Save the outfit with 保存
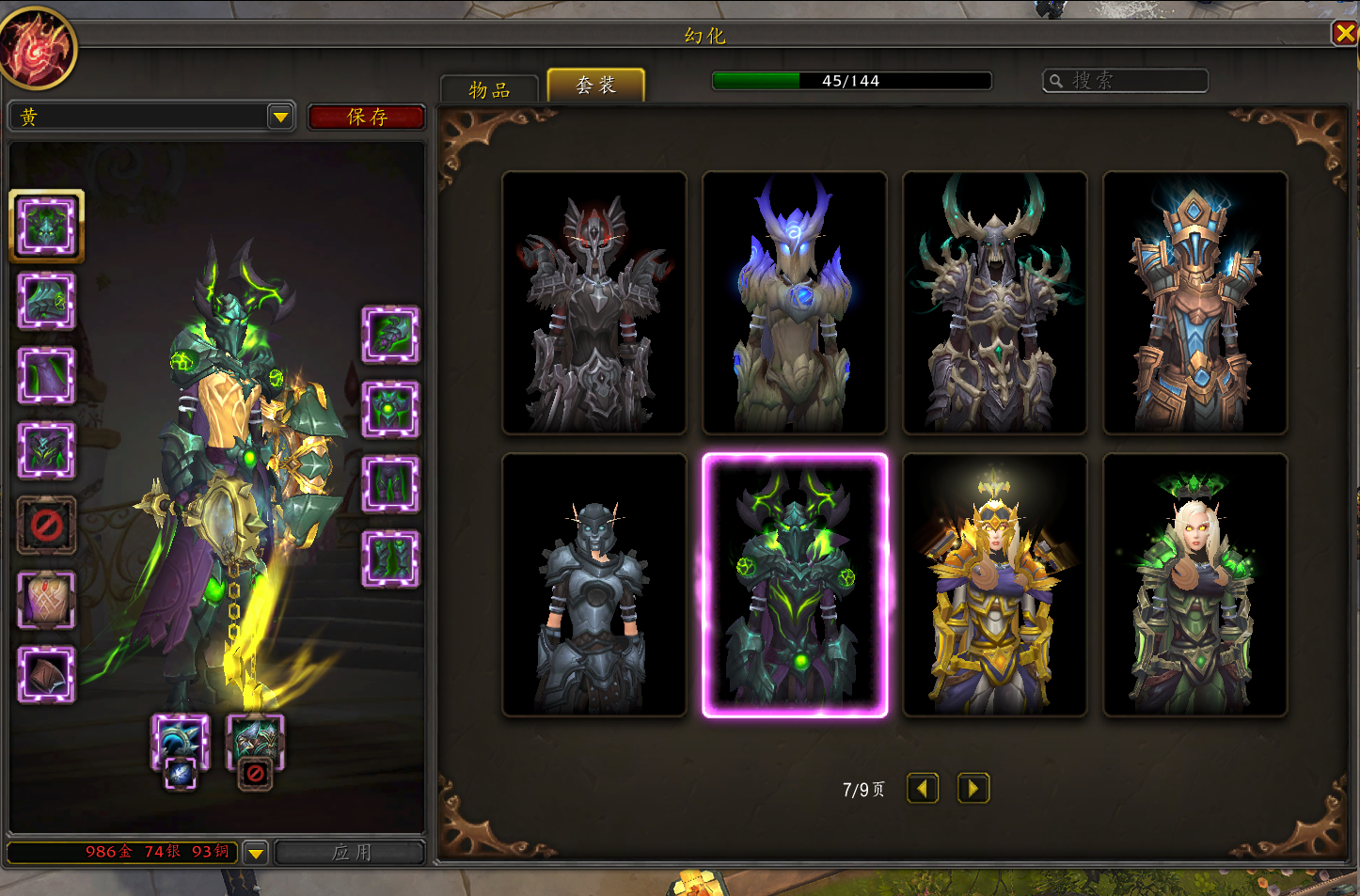 coord(367,117)
